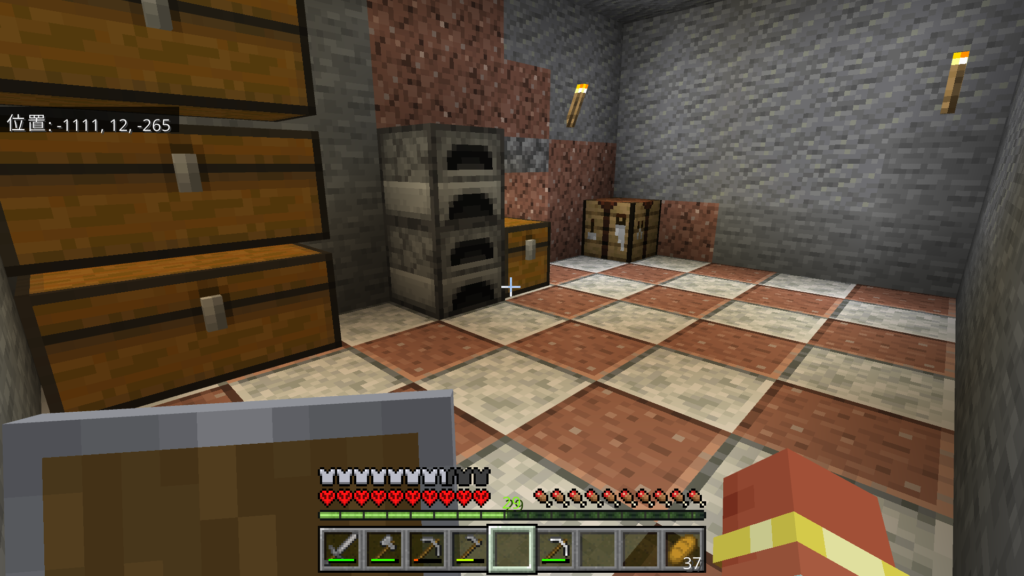The image size is (1024, 576).
Task: Pick the pickaxe with yellow durability bar
Action: [469, 548]
